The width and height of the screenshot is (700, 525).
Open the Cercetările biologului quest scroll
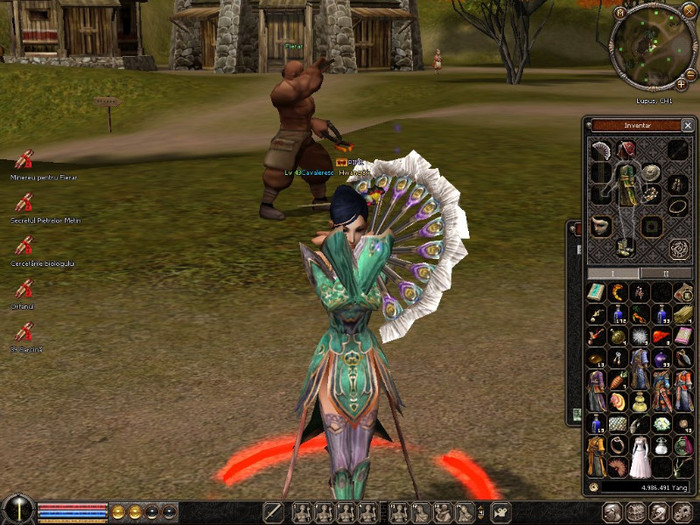click(23, 245)
